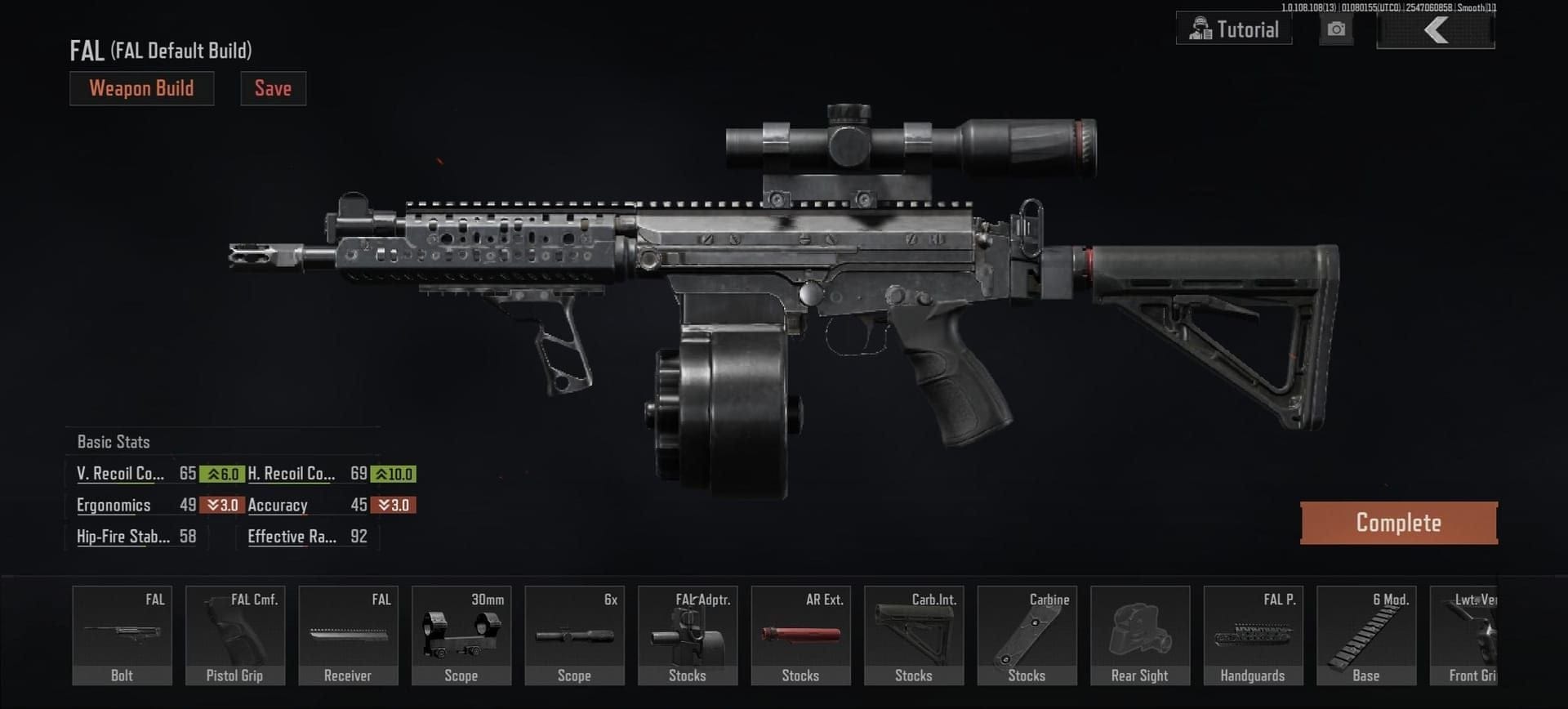Open the Carb.Int. Stocks slot
The image size is (1568, 709).
pos(914,636)
